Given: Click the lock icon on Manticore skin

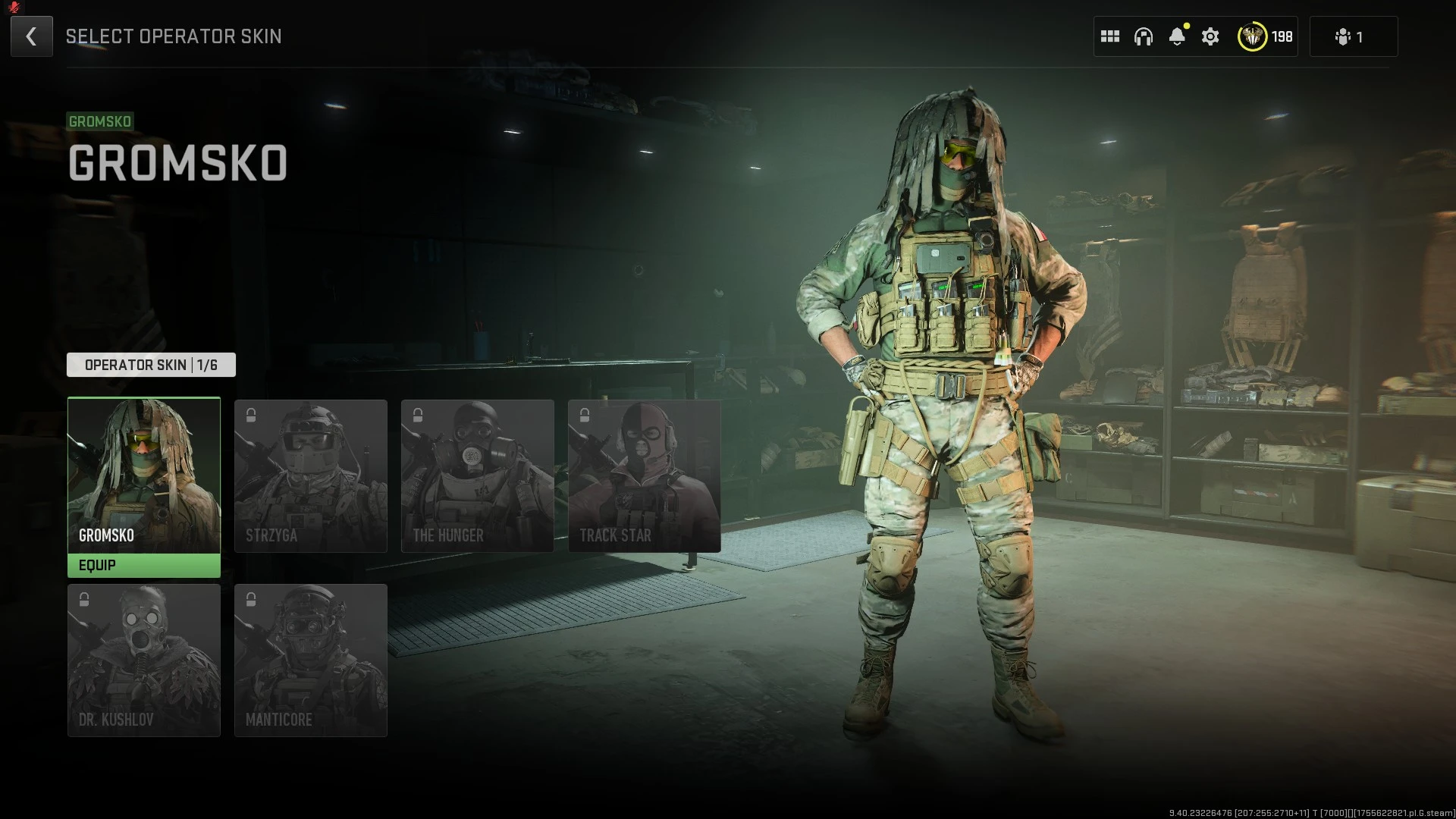Looking at the screenshot, I should [x=250, y=599].
